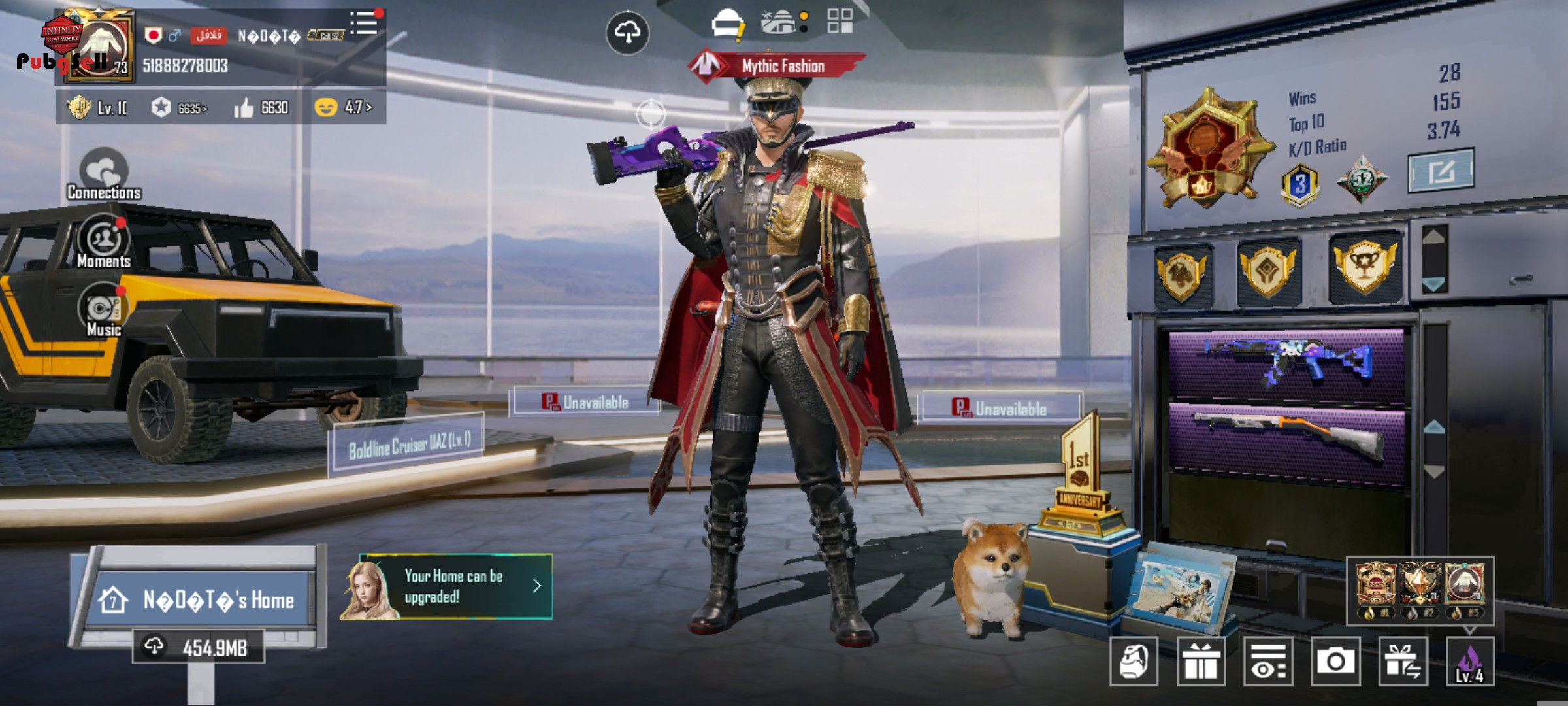
Task: Open the gift exchange icon with arrows
Action: click(1403, 662)
